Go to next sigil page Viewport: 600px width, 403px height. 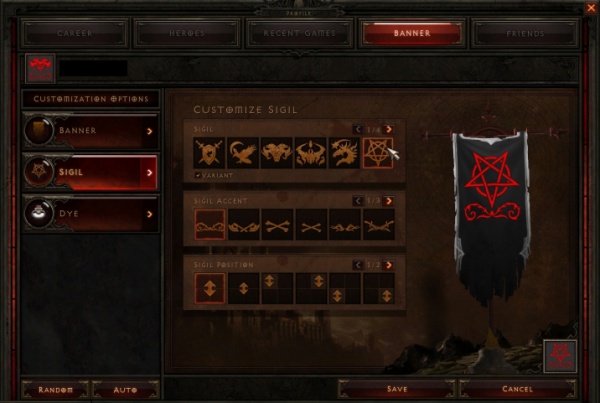pyautogui.click(x=389, y=129)
